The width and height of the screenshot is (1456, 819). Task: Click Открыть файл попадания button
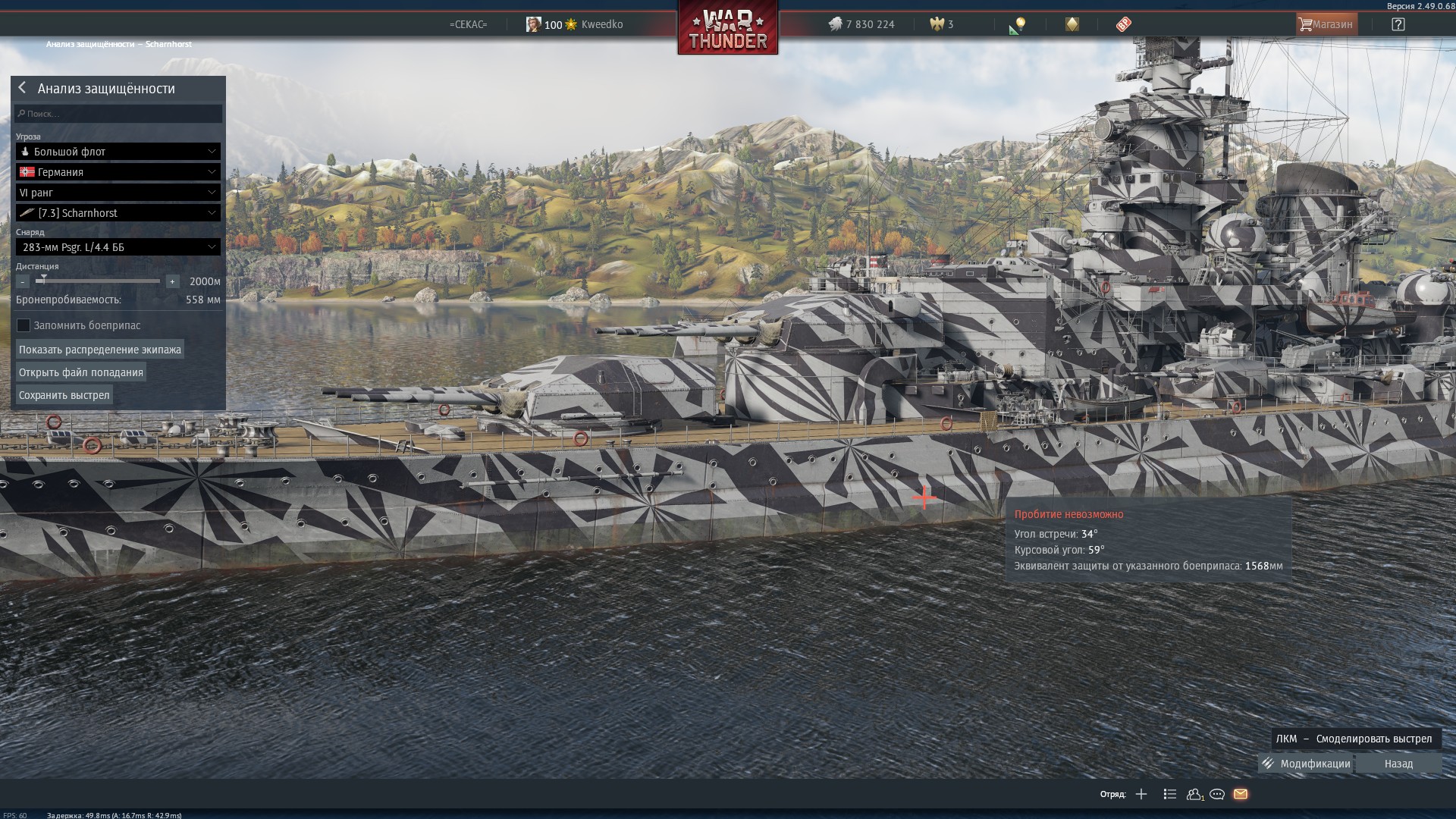(81, 372)
